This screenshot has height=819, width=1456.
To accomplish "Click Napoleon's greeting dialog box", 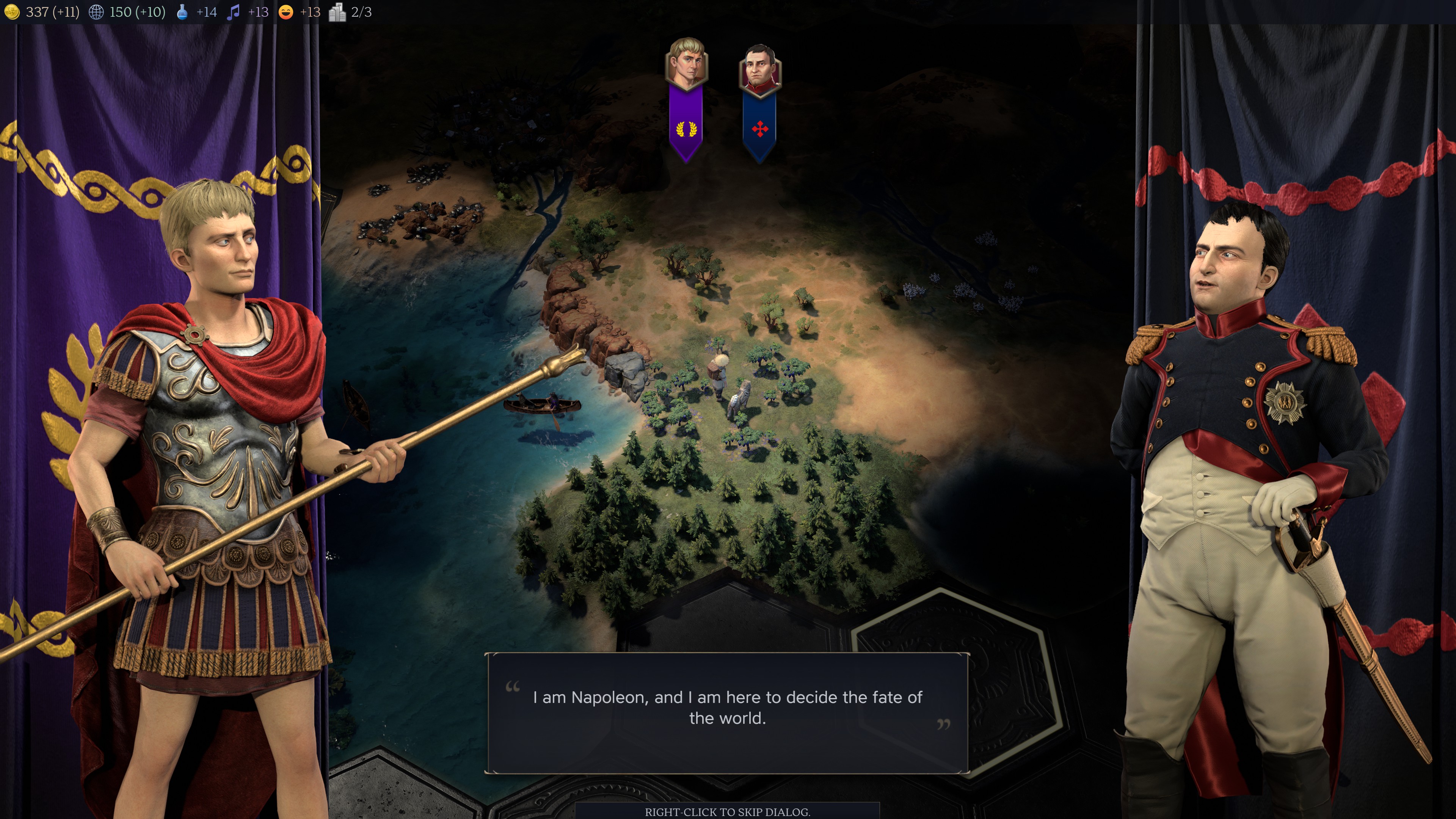I will pyautogui.click(x=727, y=713).
